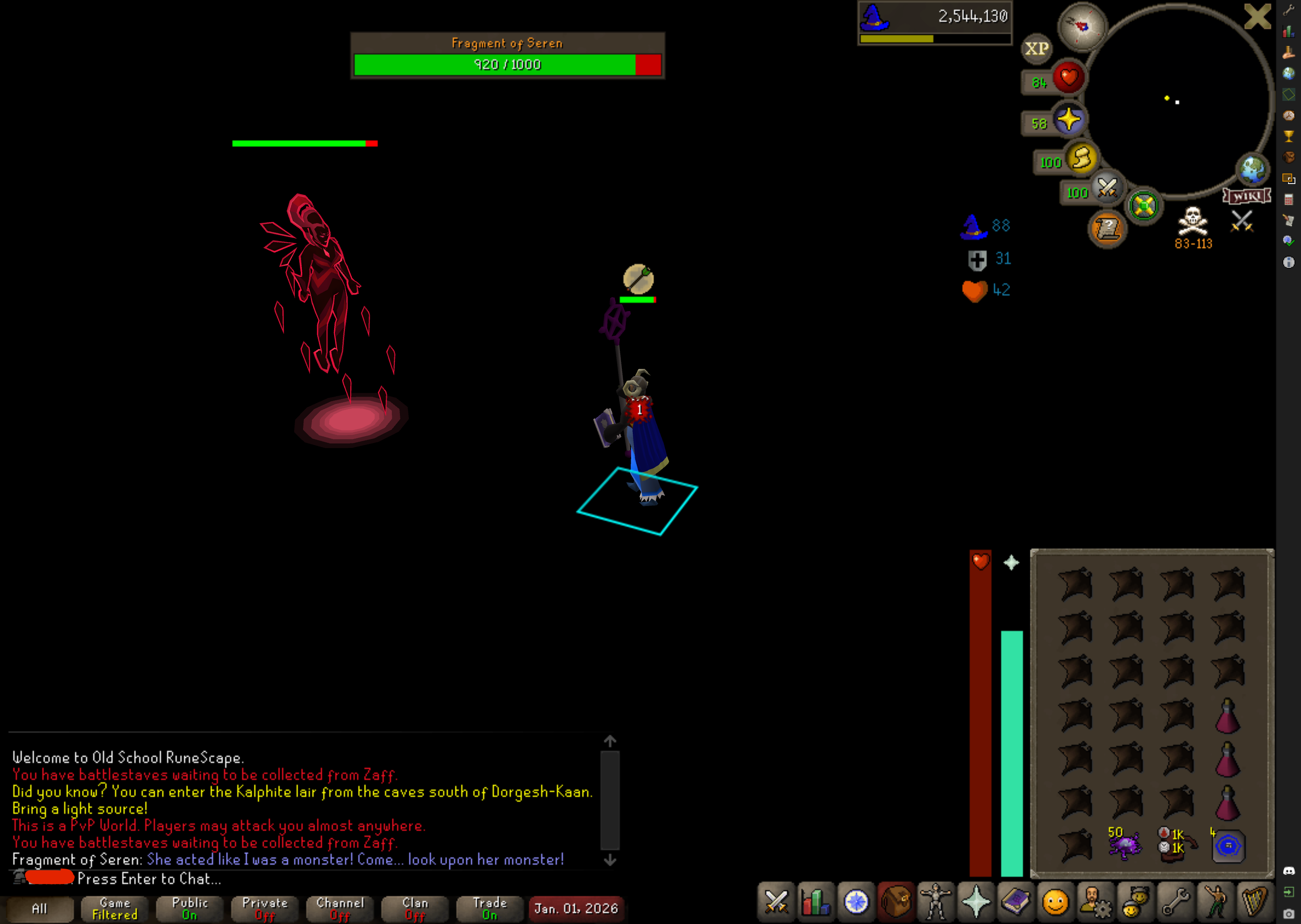This screenshot has width=1301, height=924.
Task: Open the world map globe orb
Action: (x=1252, y=169)
